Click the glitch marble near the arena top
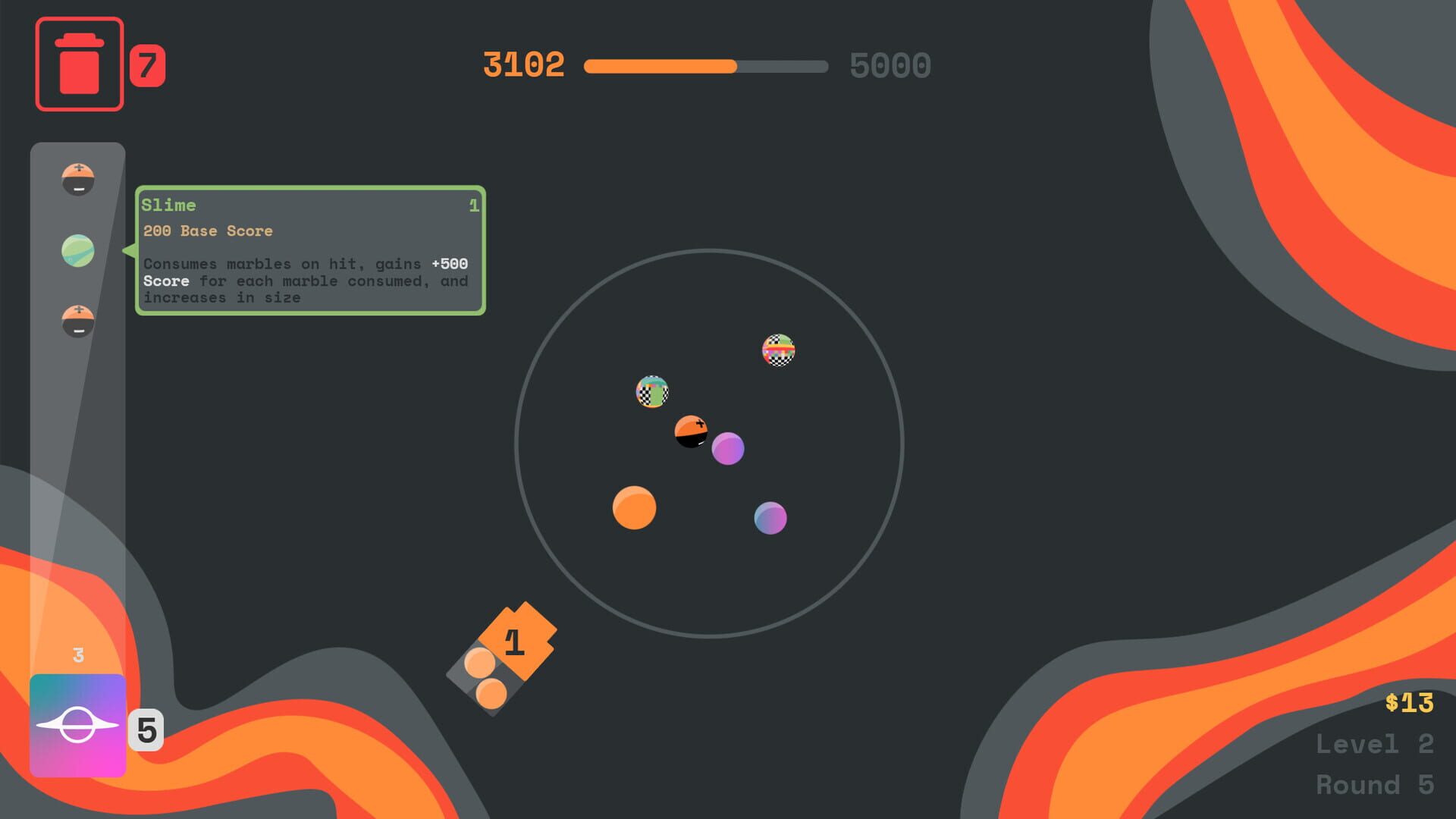The image size is (1456, 819). point(777,350)
